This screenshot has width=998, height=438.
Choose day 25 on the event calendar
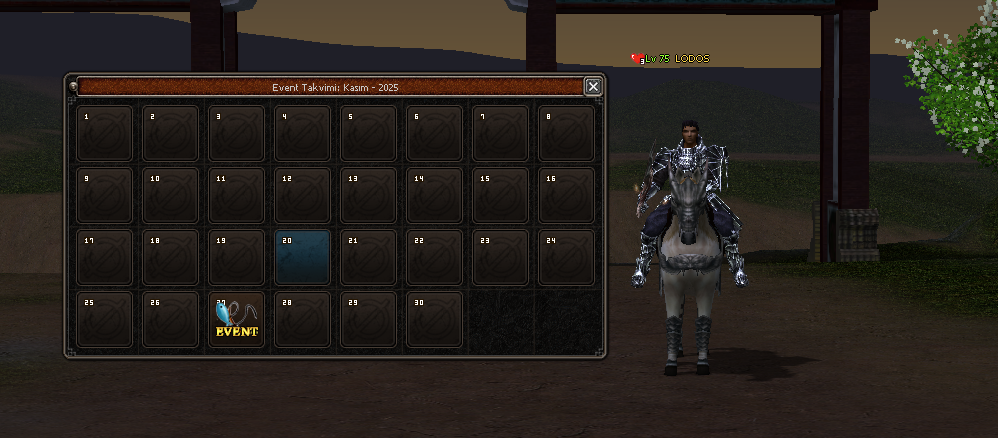click(105, 319)
